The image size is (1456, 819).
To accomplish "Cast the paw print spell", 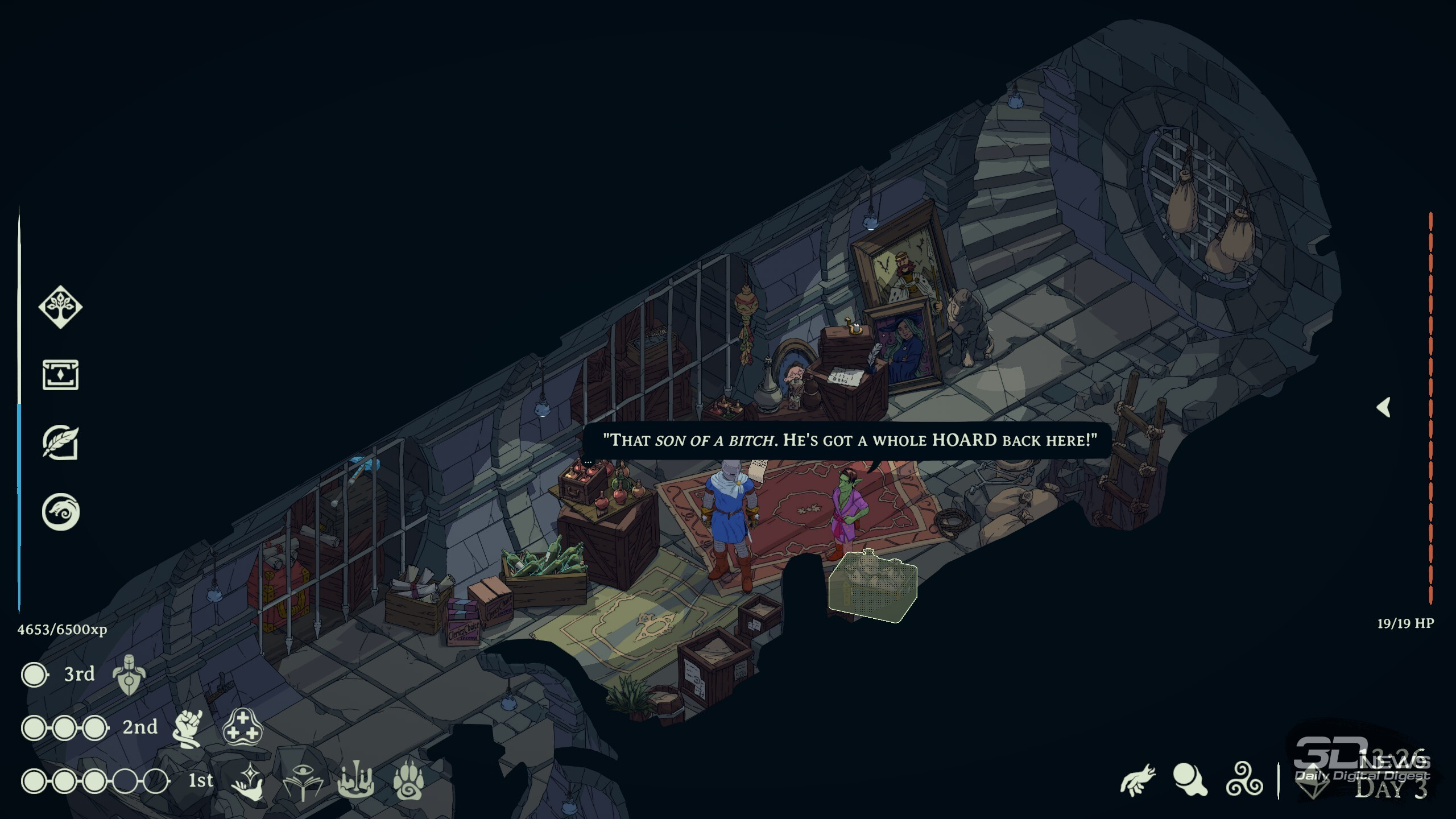I will (x=408, y=779).
